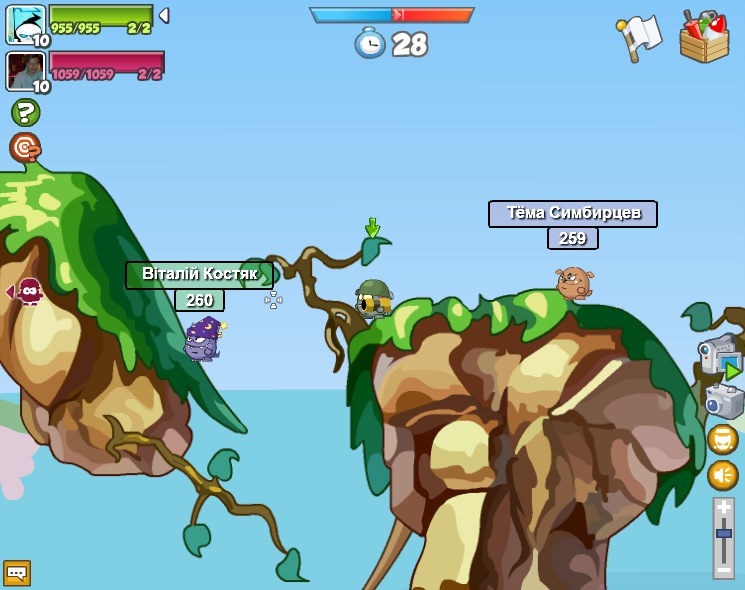Zoom out with the minus button
The width and height of the screenshot is (745, 590).
click(x=723, y=568)
